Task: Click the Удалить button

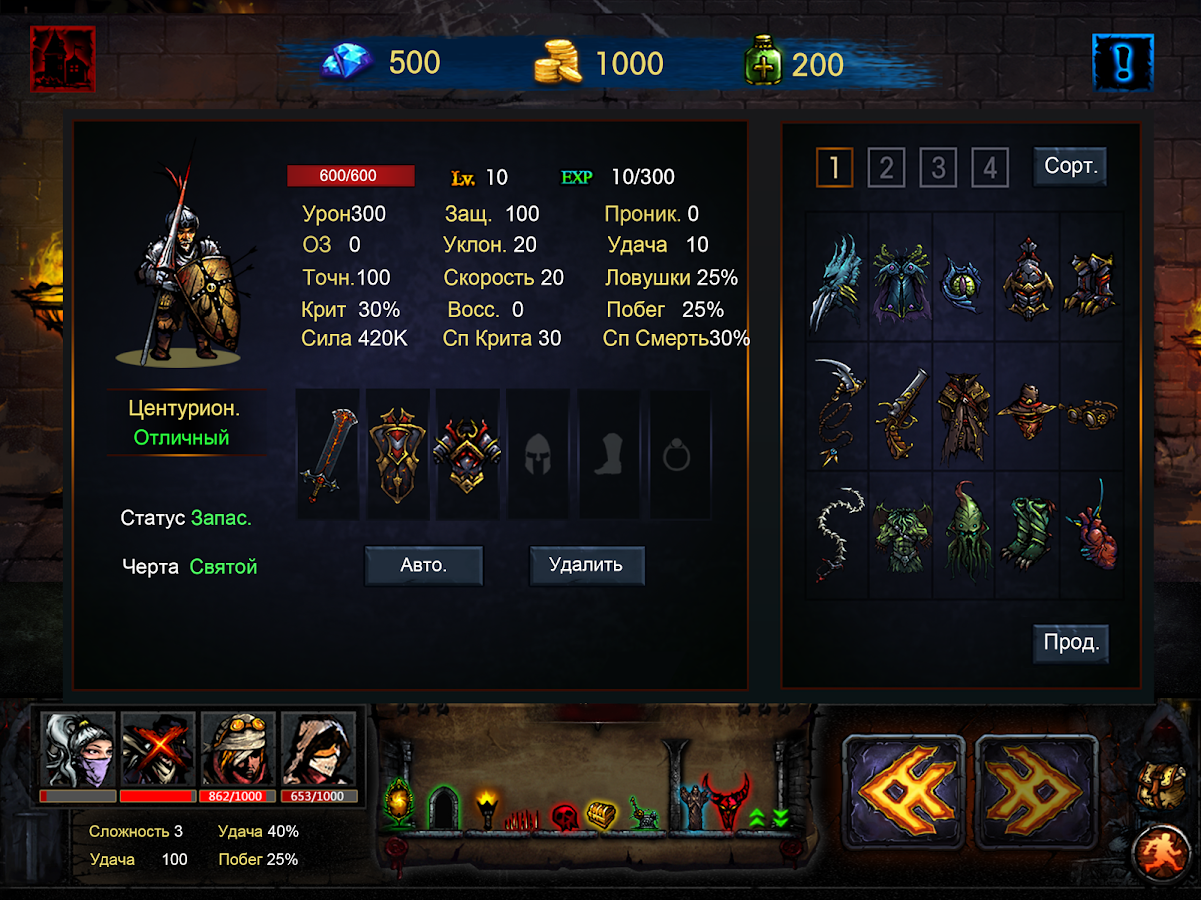Action: coord(586,565)
